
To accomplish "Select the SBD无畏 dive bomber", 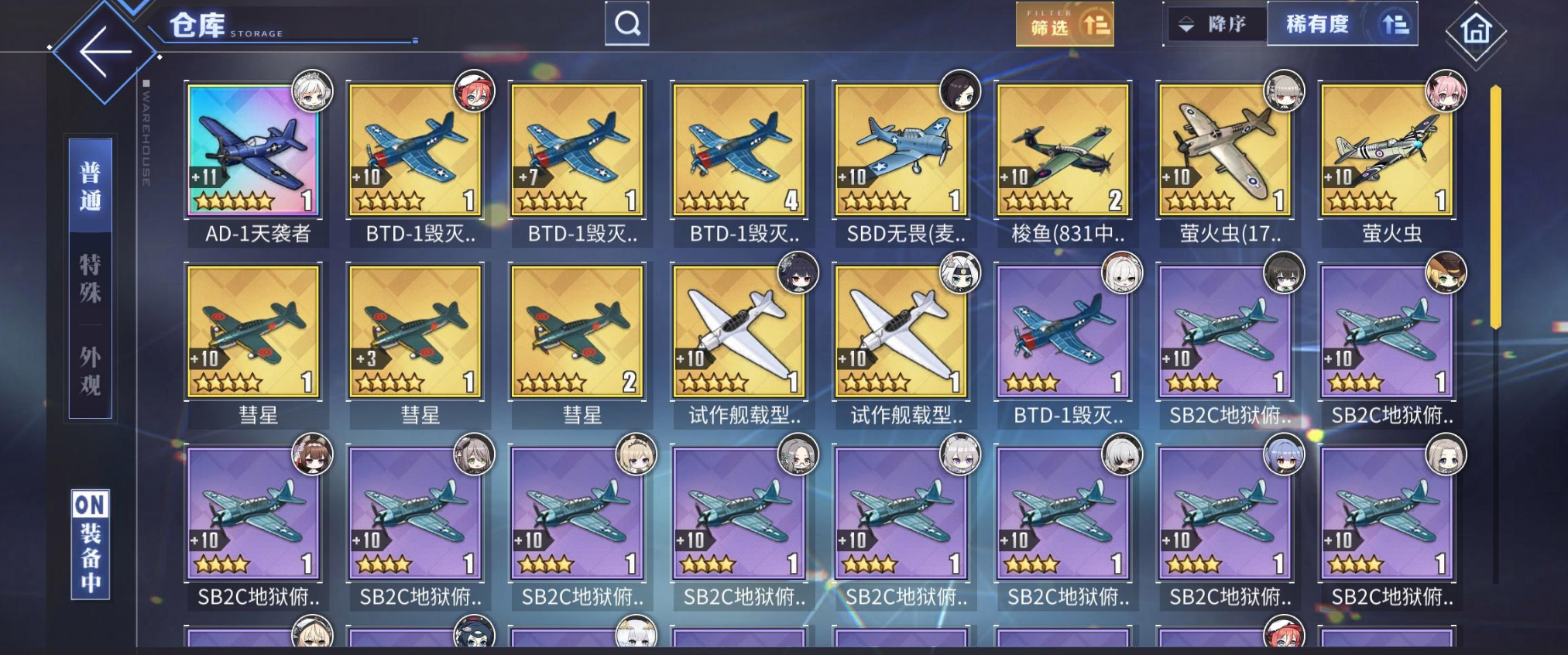I will tap(901, 150).
